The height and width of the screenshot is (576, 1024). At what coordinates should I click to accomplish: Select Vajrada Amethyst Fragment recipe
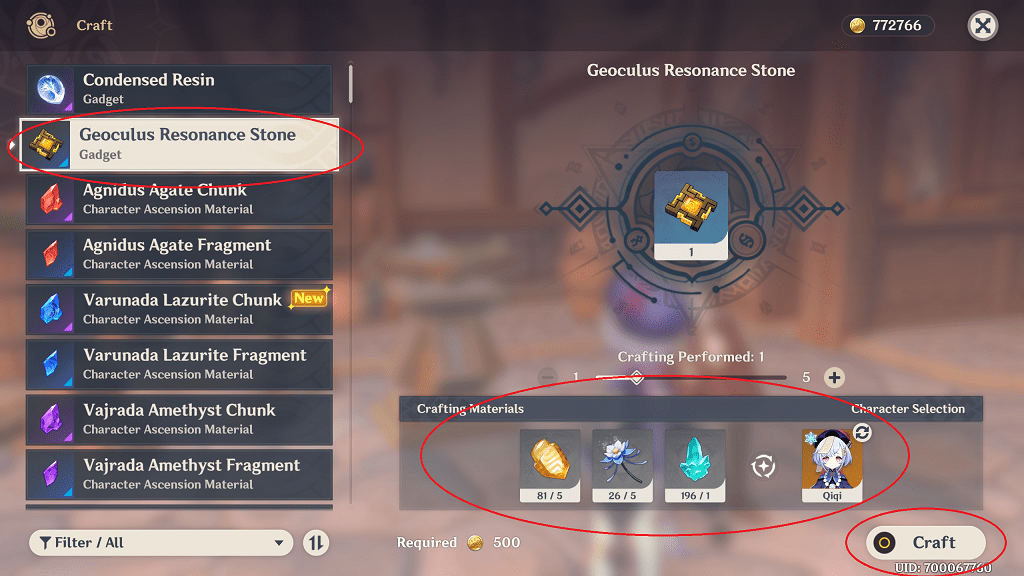[180, 474]
